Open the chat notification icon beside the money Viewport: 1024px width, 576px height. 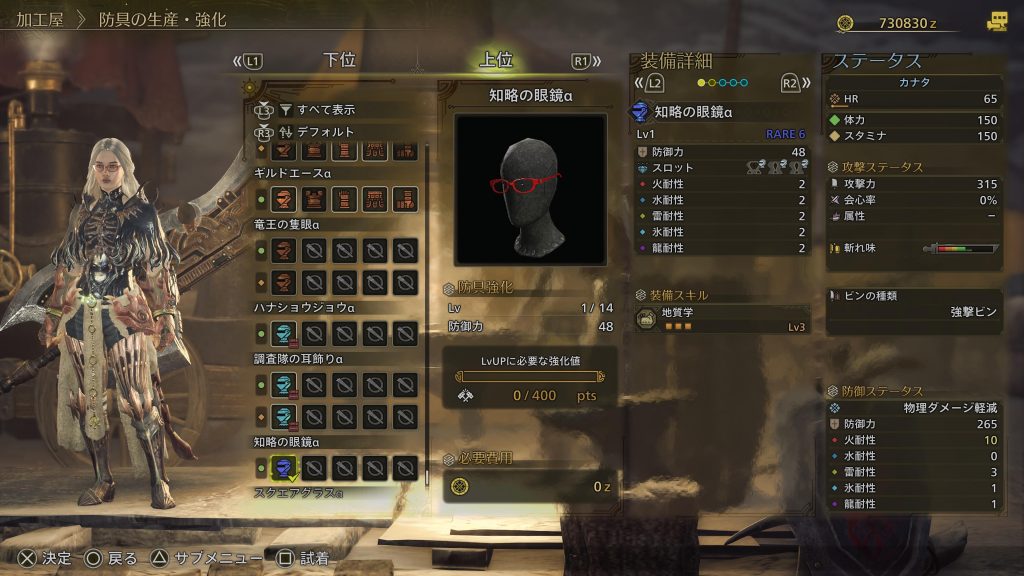[x=997, y=21]
